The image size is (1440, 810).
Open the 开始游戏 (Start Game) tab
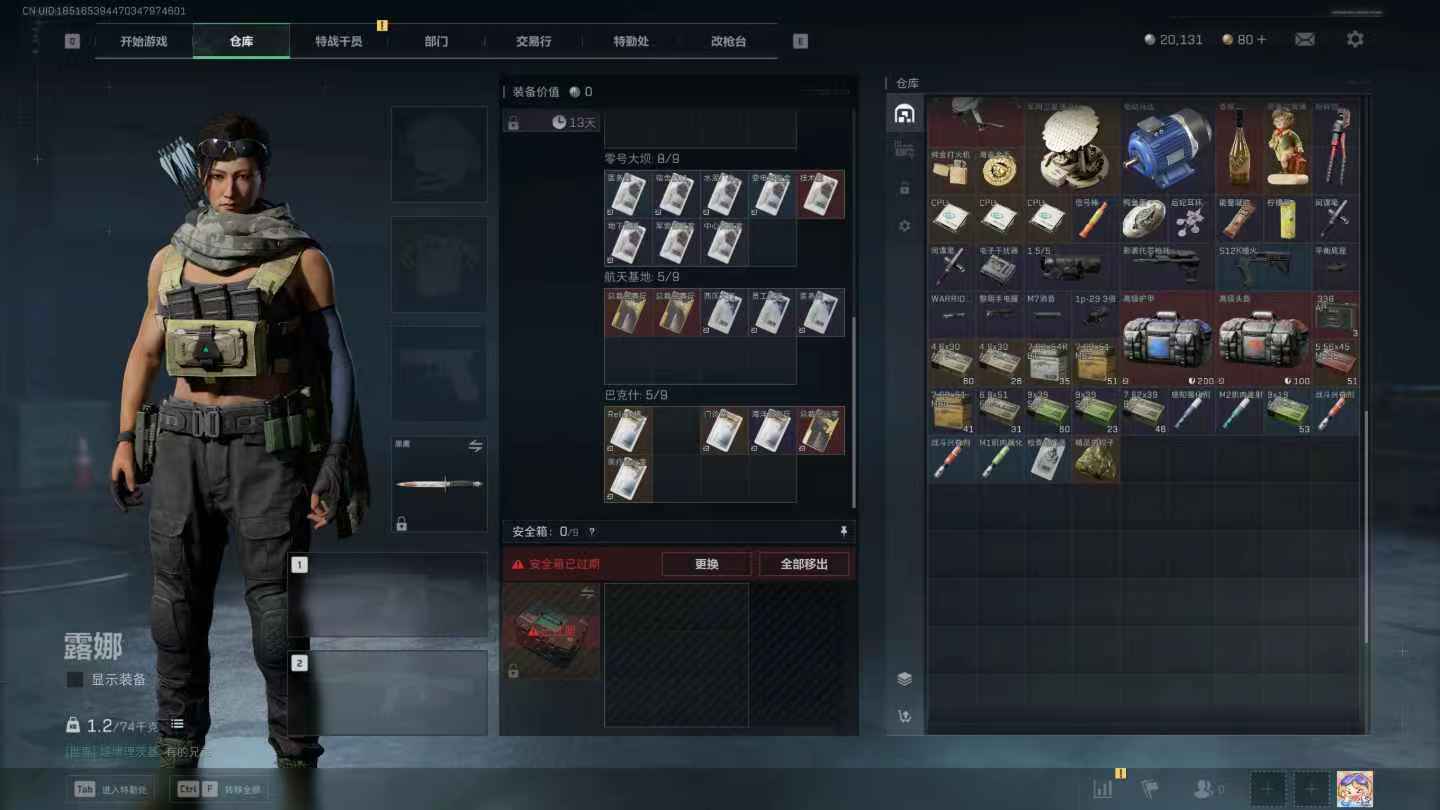143,41
